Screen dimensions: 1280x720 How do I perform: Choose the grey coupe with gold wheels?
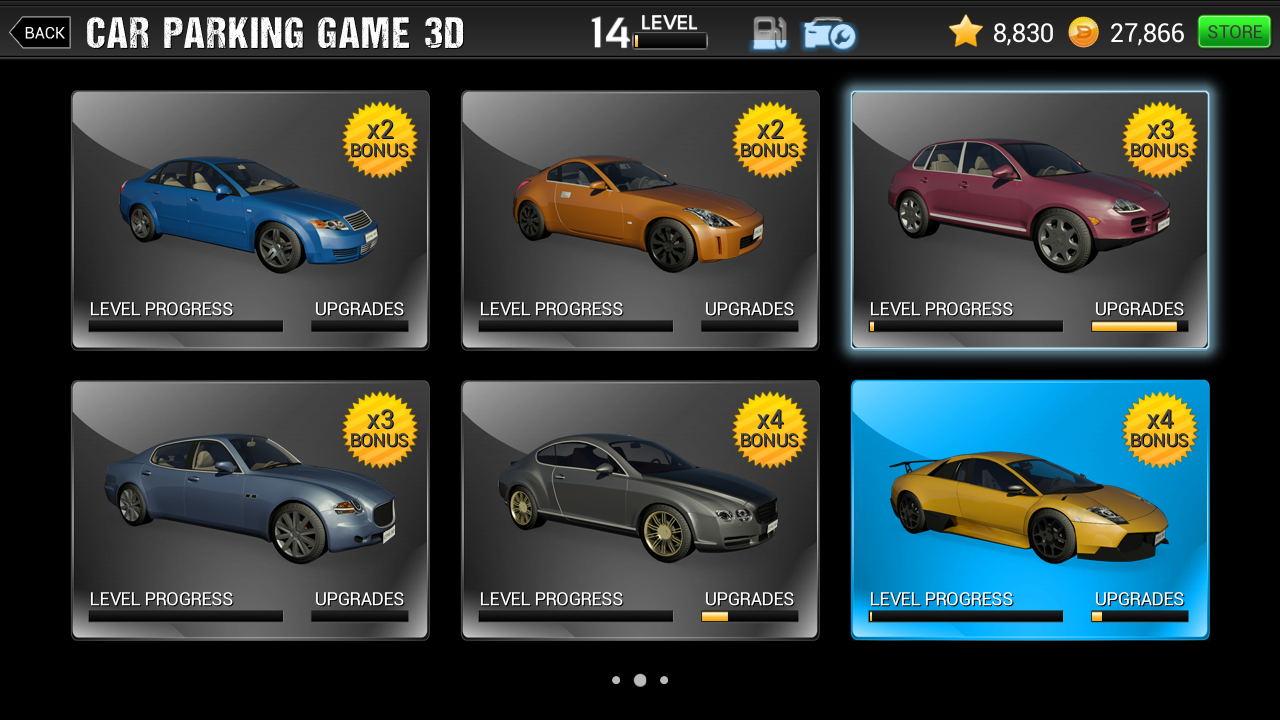(x=640, y=510)
